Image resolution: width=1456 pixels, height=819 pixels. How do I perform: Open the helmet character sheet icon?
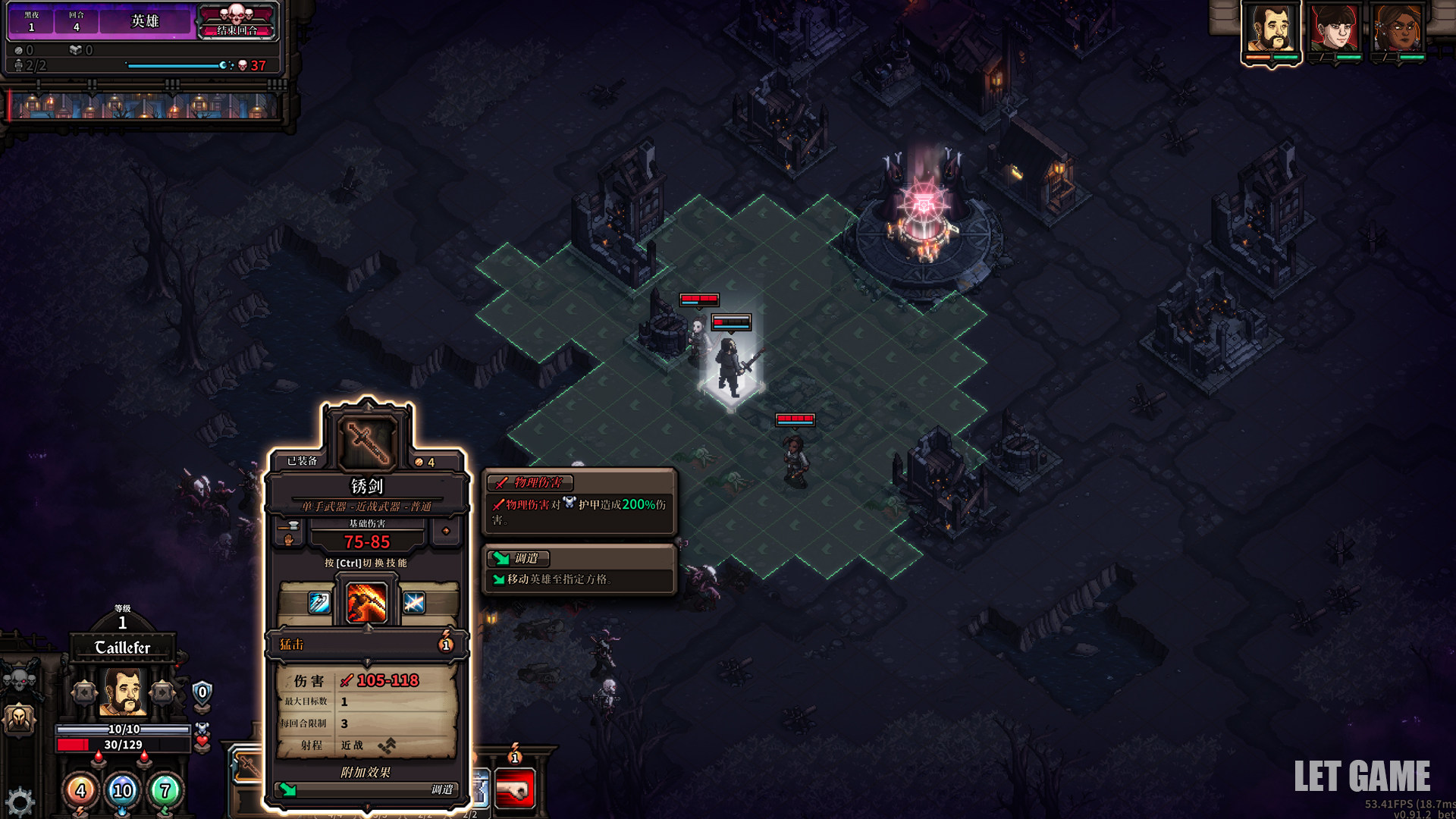click(x=20, y=718)
